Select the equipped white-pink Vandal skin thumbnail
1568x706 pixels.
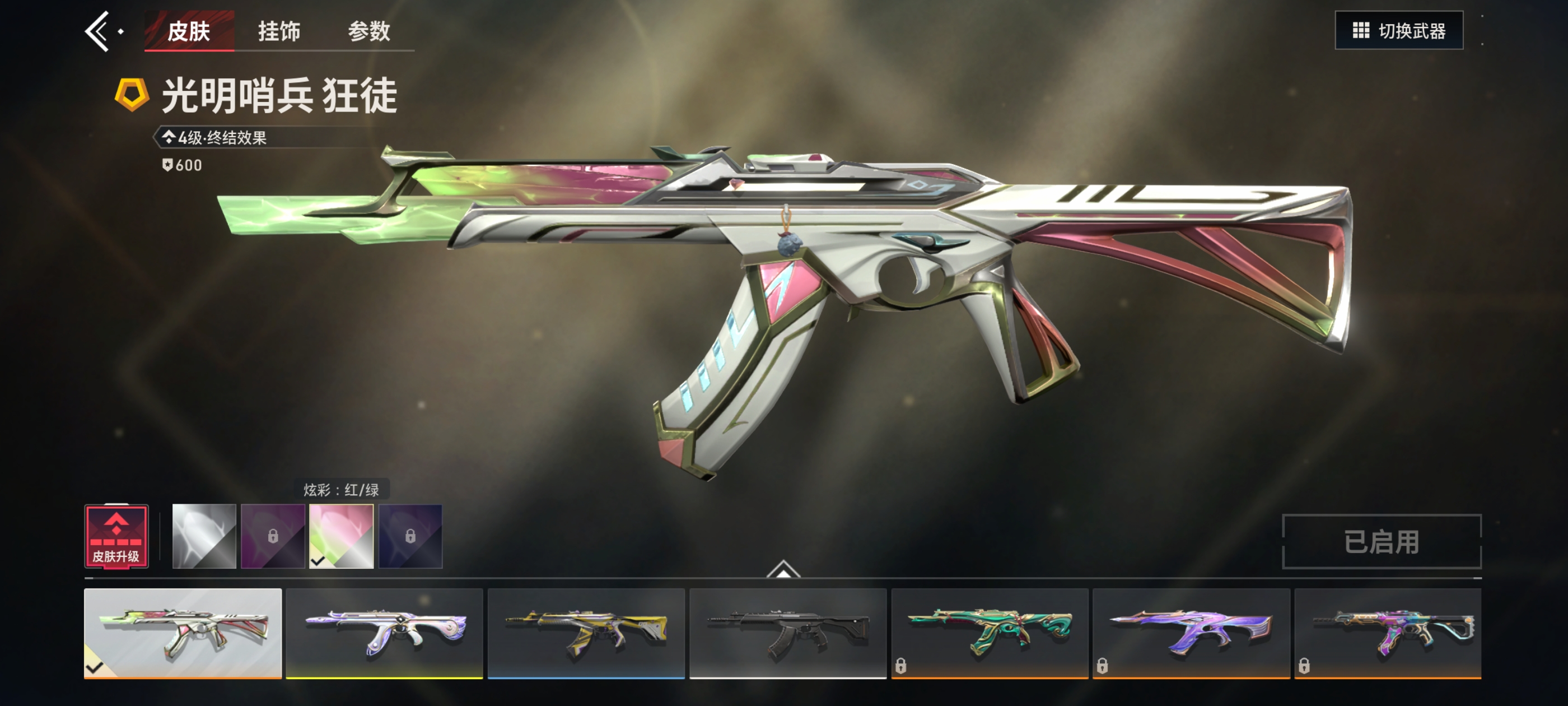click(x=183, y=633)
